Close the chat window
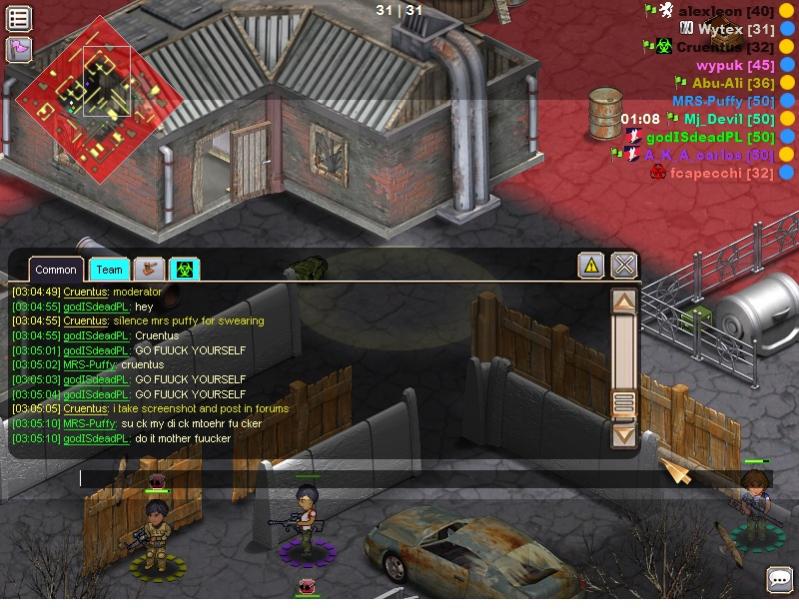This screenshot has height=613, width=799. point(624,265)
